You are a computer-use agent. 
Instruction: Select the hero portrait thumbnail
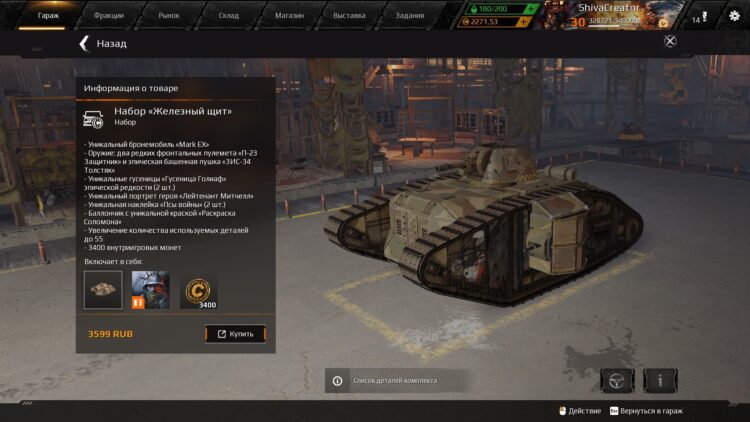[x=151, y=290]
